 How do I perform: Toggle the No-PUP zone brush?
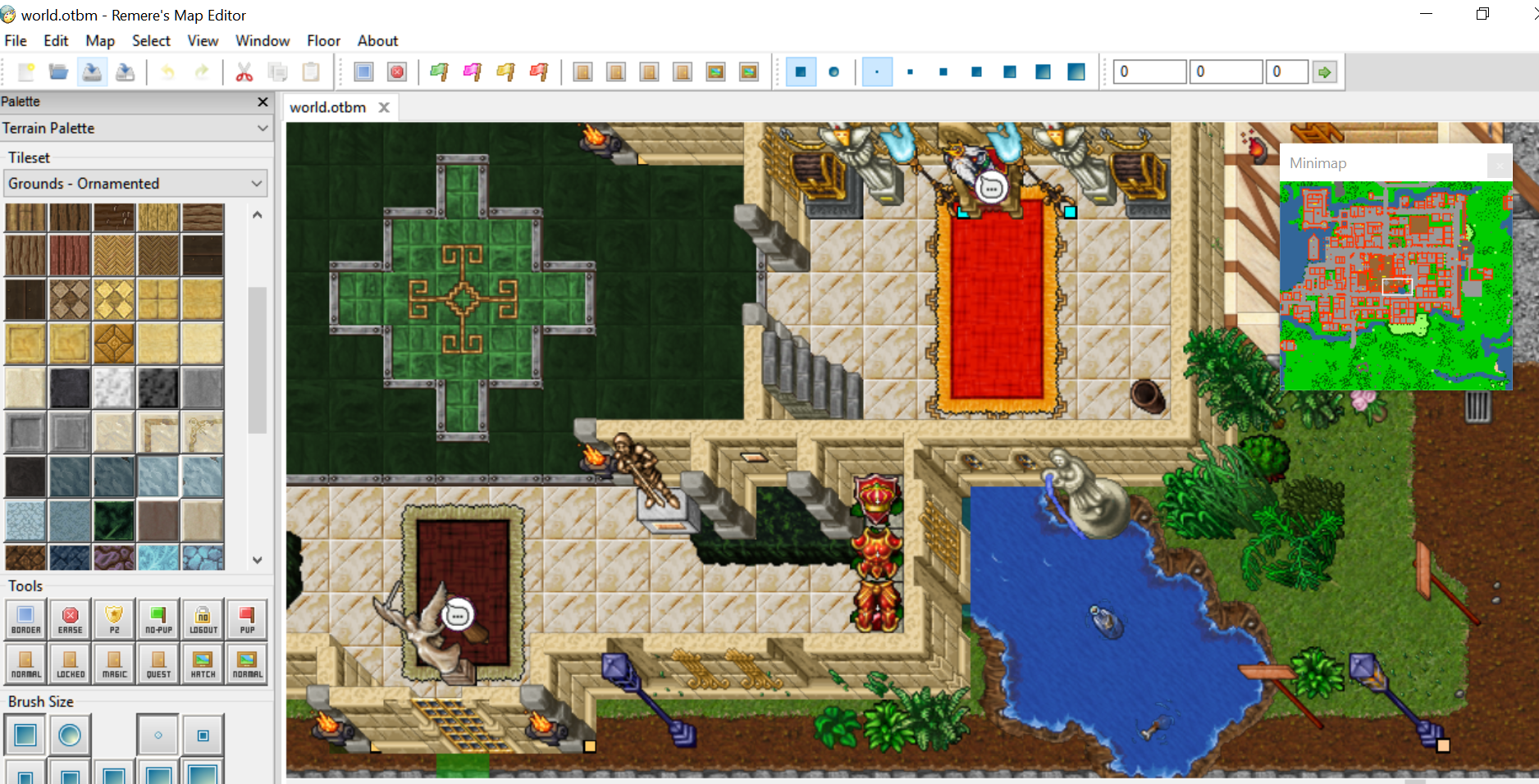click(158, 619)
